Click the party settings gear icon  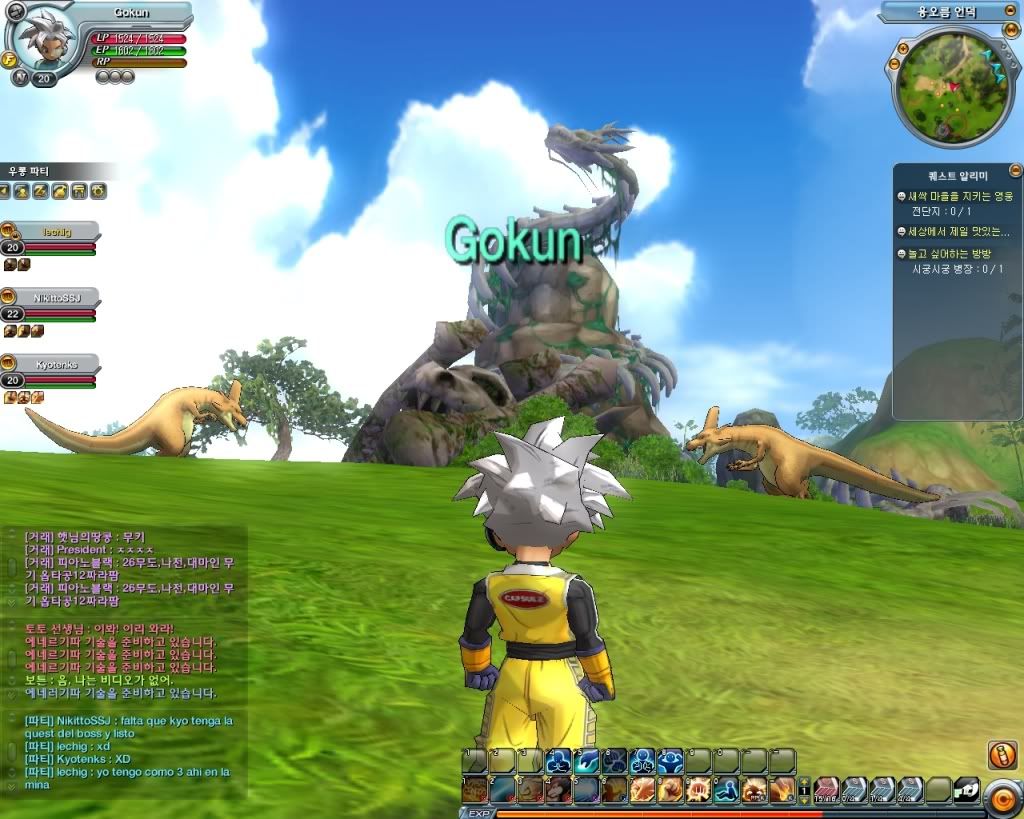coord(99,191)
